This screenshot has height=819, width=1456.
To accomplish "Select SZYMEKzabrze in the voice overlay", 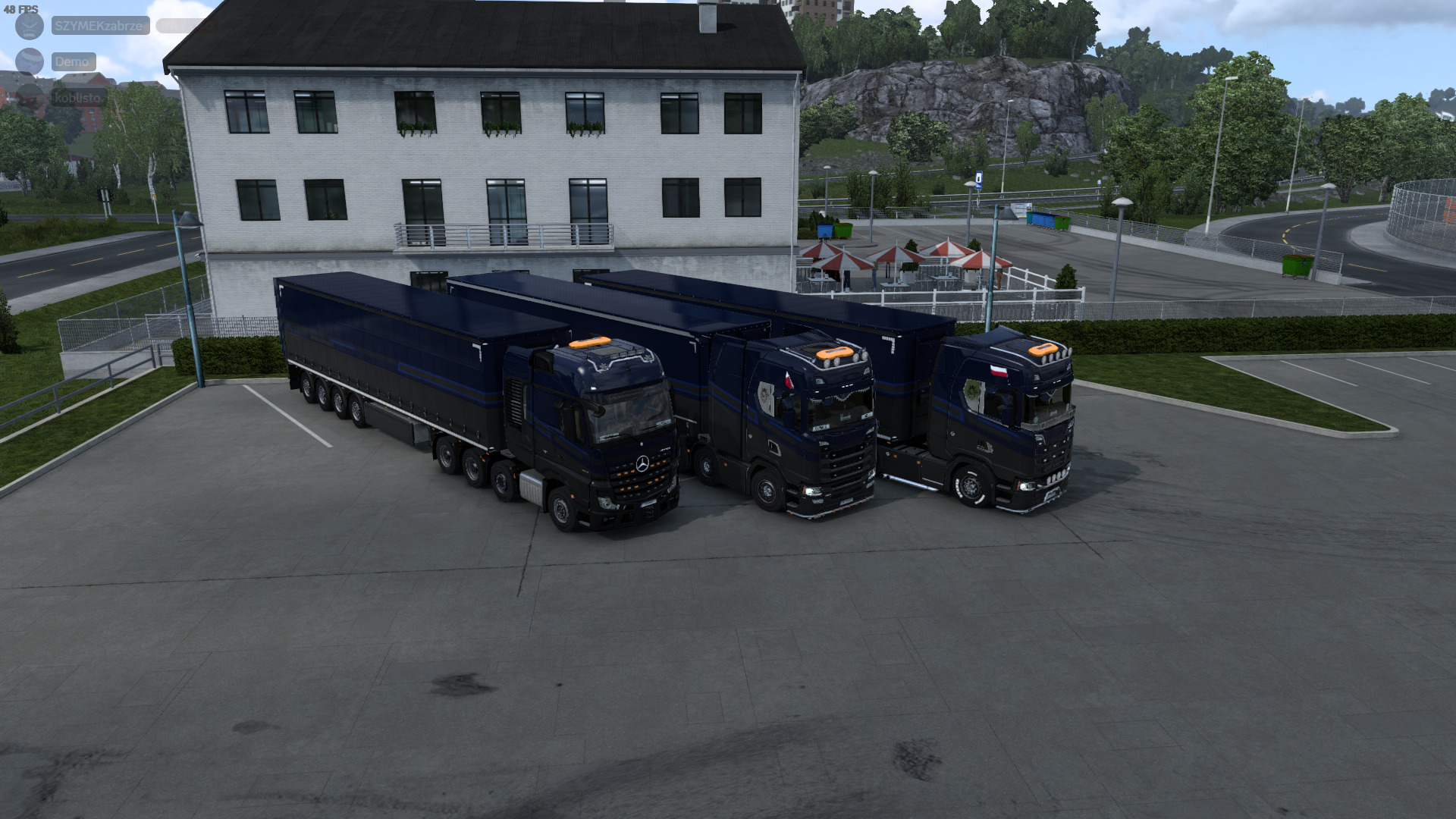I will 99,26.
